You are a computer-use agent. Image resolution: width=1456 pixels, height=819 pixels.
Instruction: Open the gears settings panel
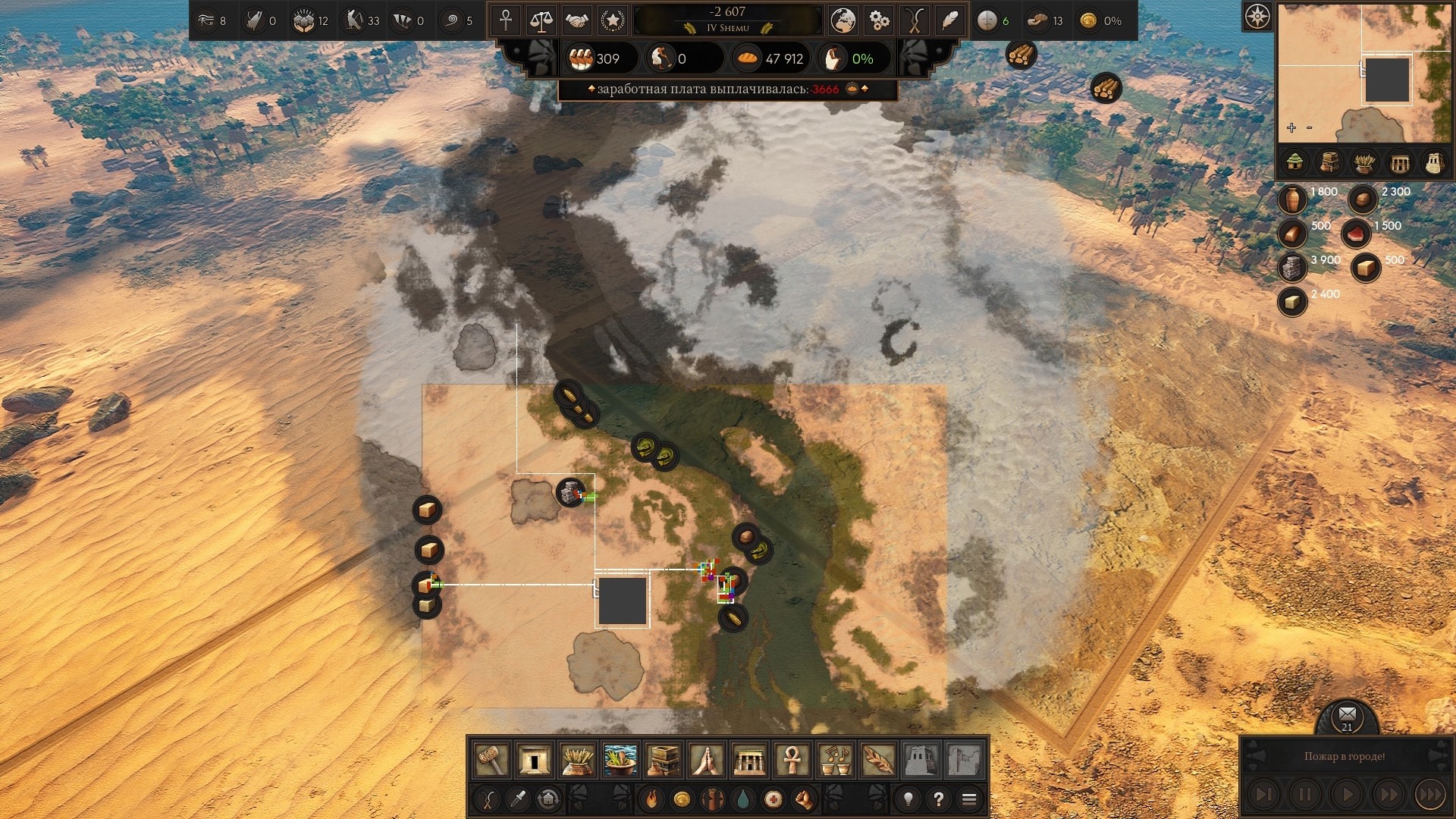click(879, 20)
